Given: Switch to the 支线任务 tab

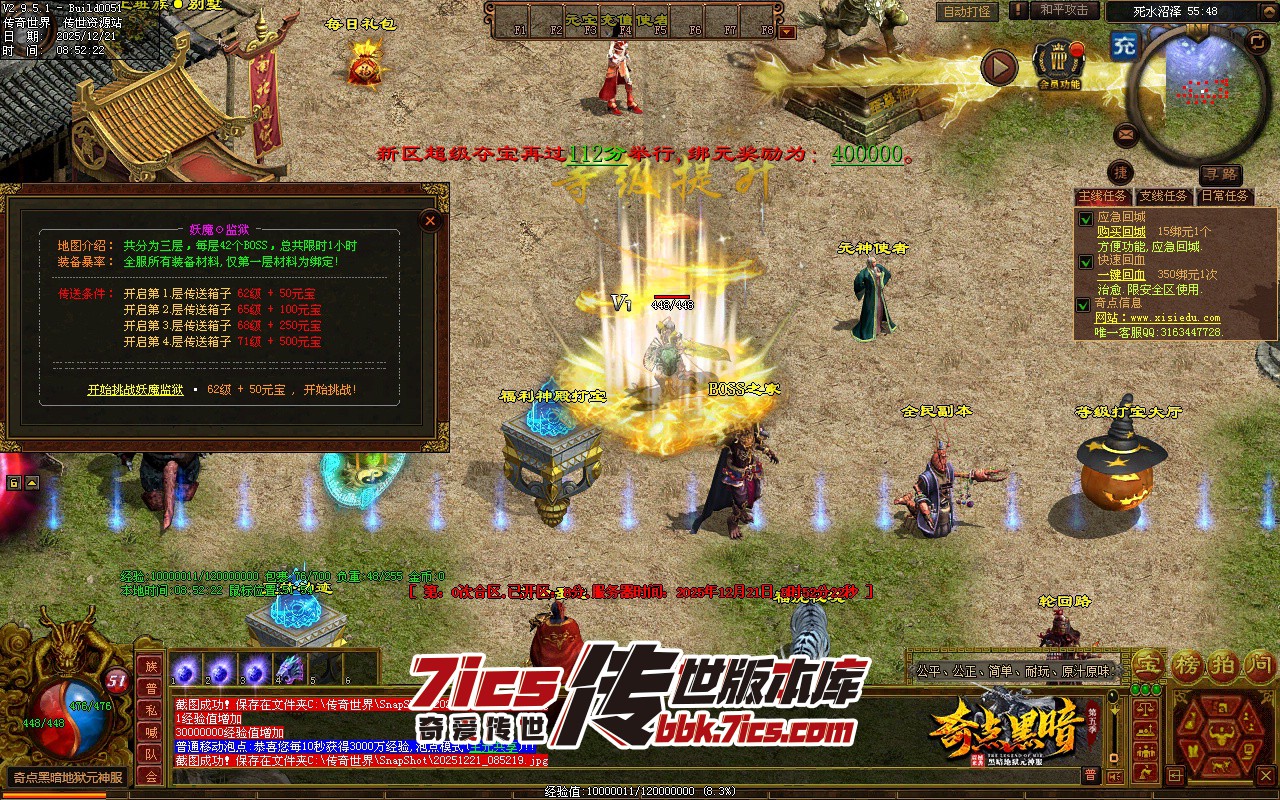Looking at the screenshot, I should pyautogui.click(x=1164, y=197).
